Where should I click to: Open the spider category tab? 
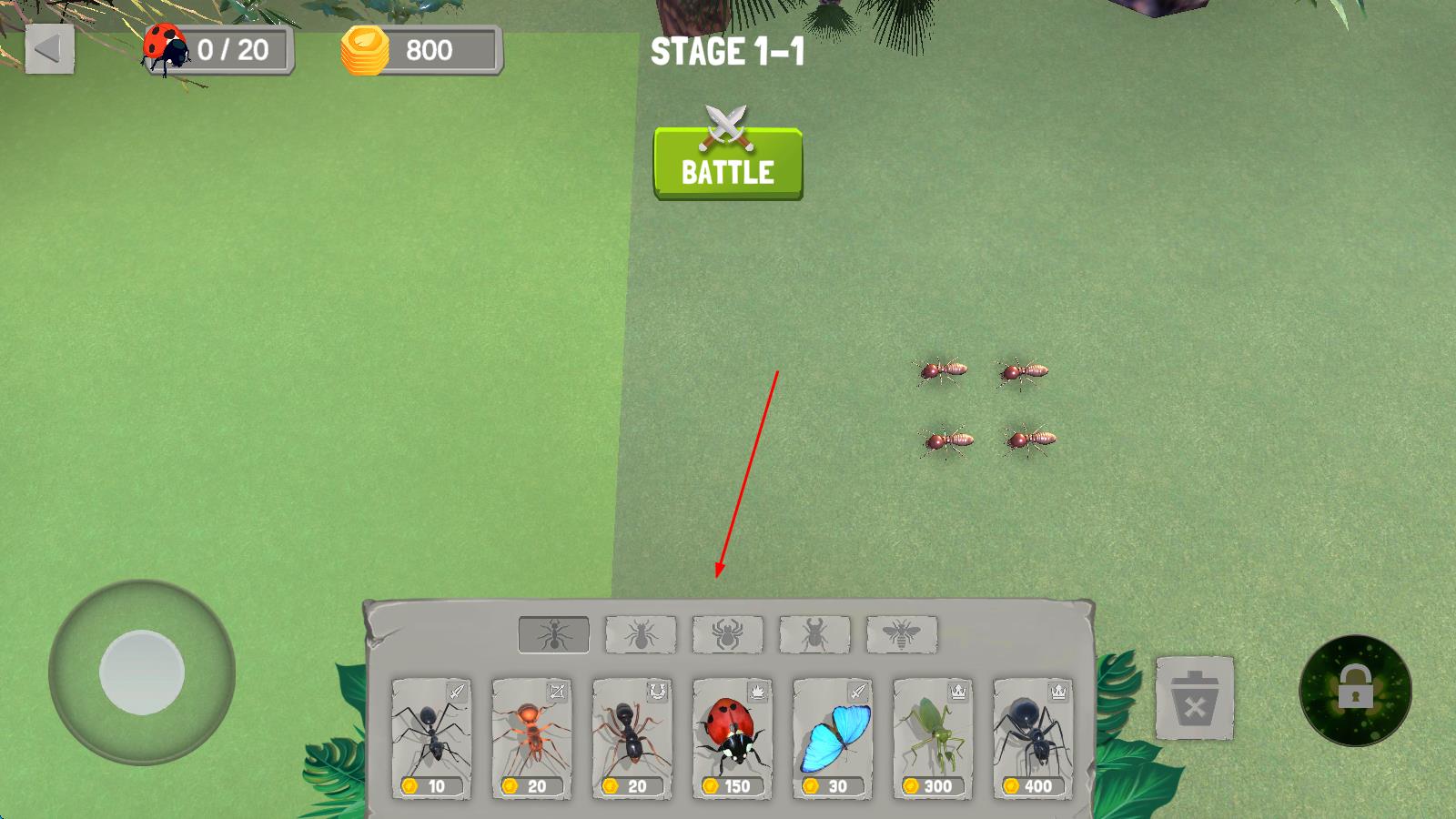[727, 634]
